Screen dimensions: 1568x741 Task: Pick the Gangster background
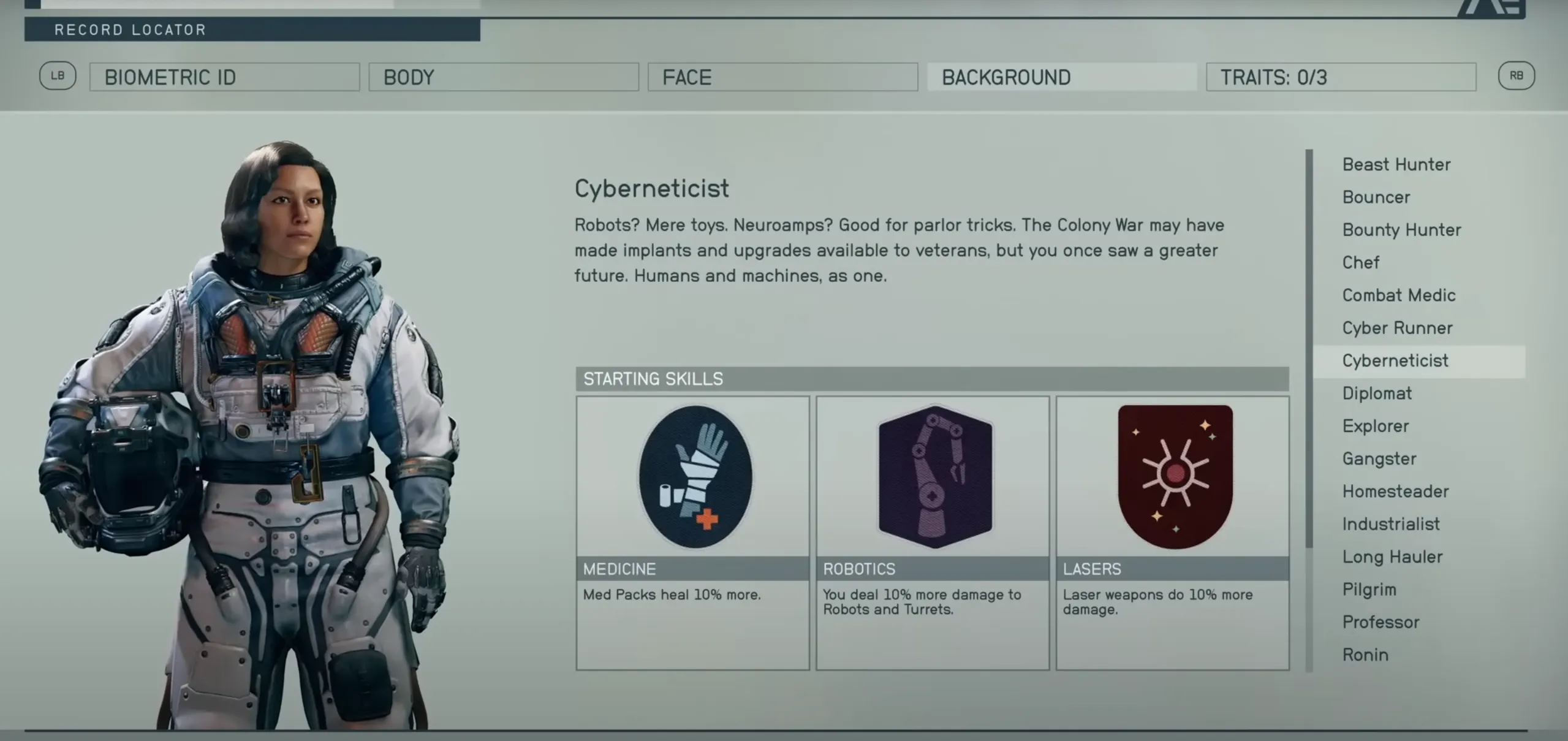point(1379,458)
